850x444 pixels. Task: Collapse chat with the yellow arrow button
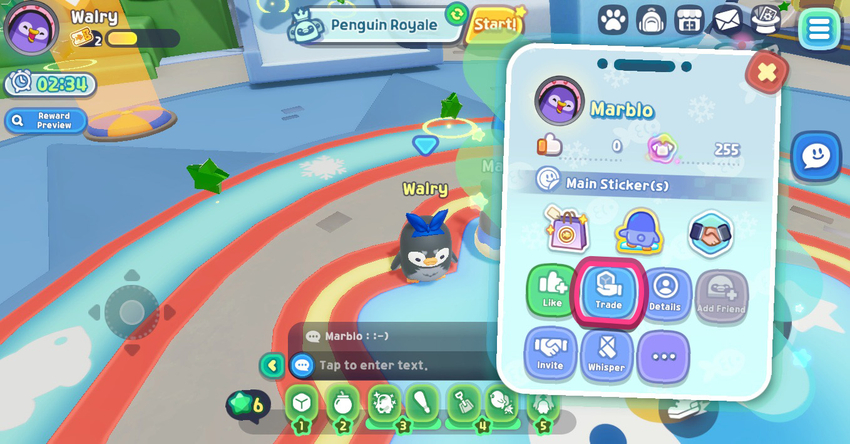pos(272,365)
